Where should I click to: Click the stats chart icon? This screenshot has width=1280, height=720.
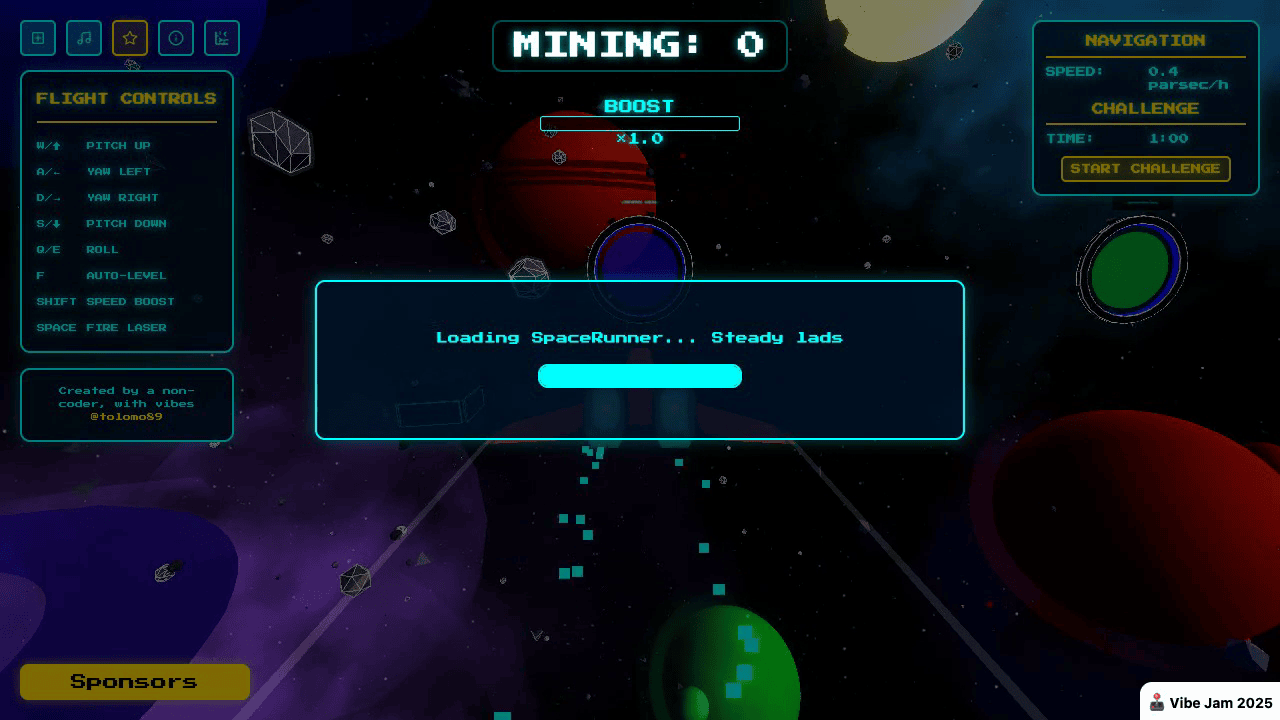[222, 38]
